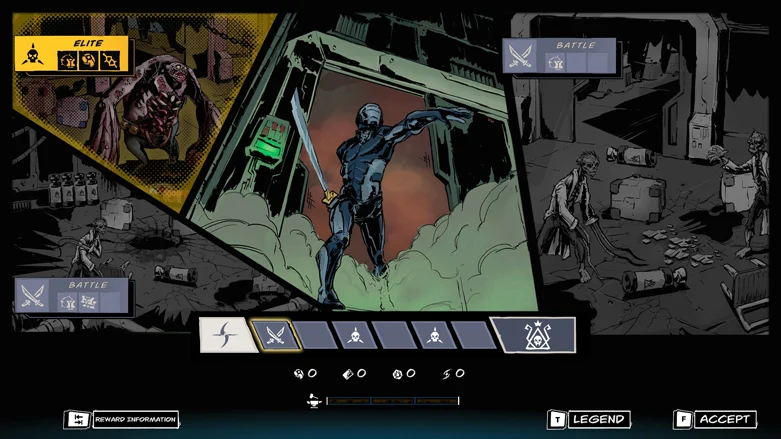Show Reward Information
The image size is (781, 439).
(x=122, y=420)
